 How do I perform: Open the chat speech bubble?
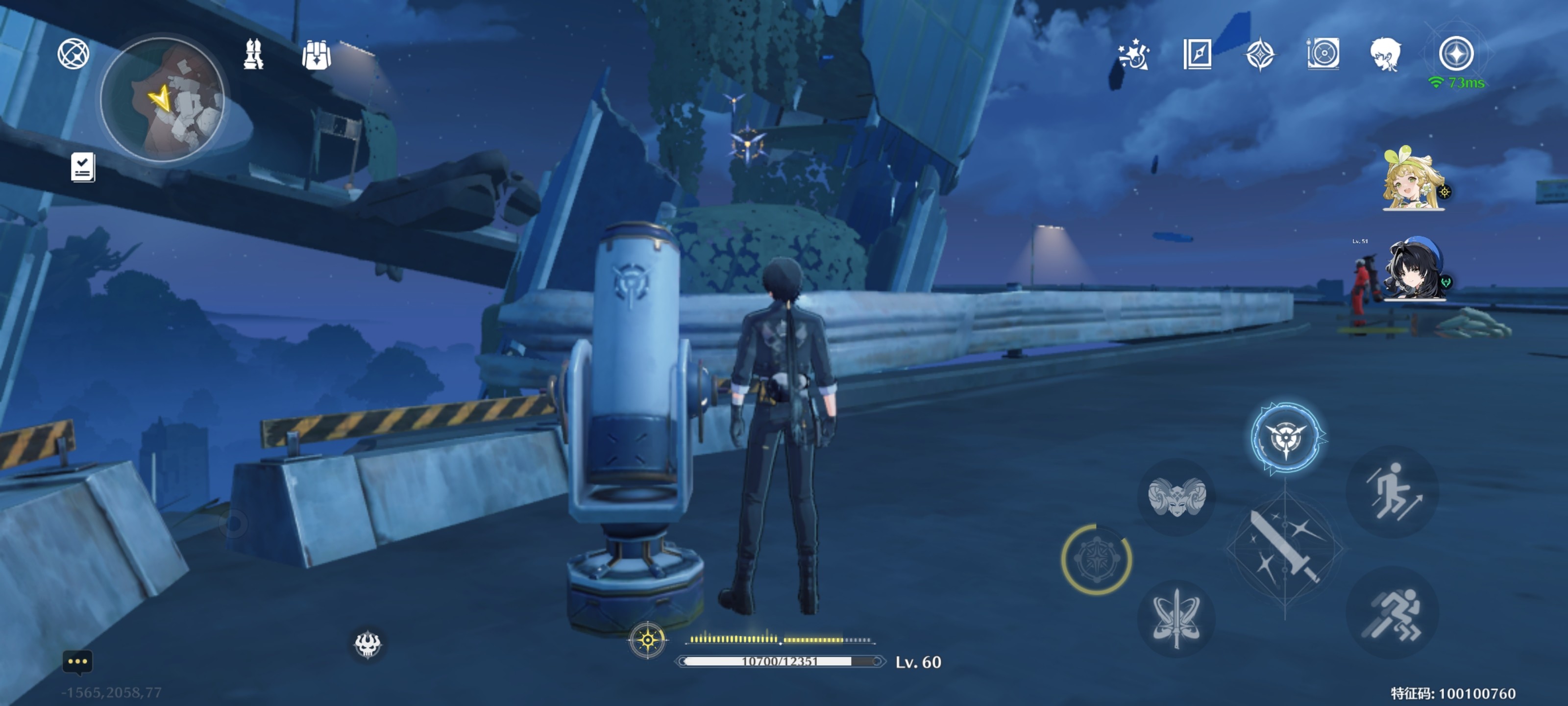(x=77, y=661)
